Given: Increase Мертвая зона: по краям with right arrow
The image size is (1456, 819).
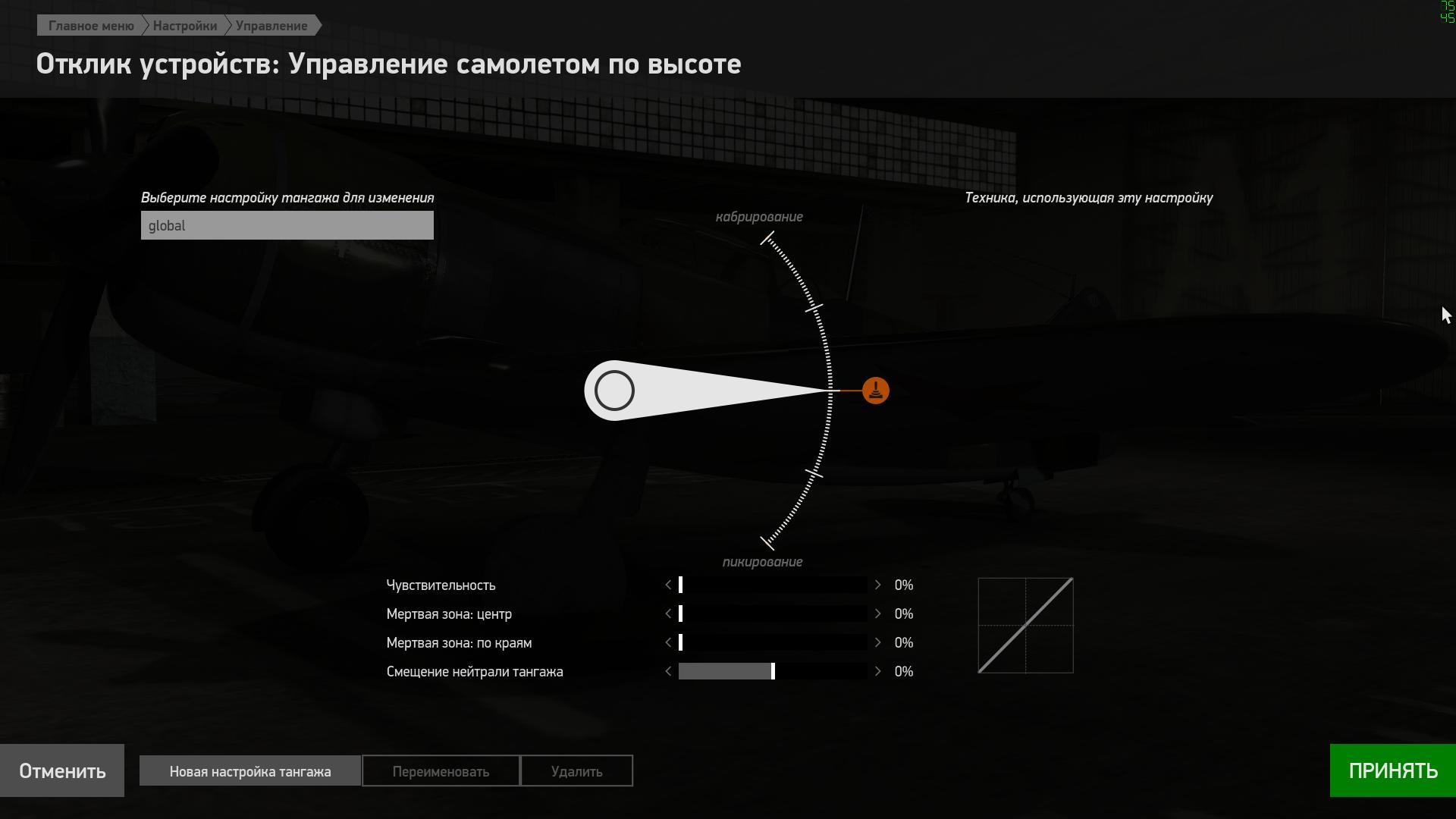Looking at the screenshot, I should 877,642.
